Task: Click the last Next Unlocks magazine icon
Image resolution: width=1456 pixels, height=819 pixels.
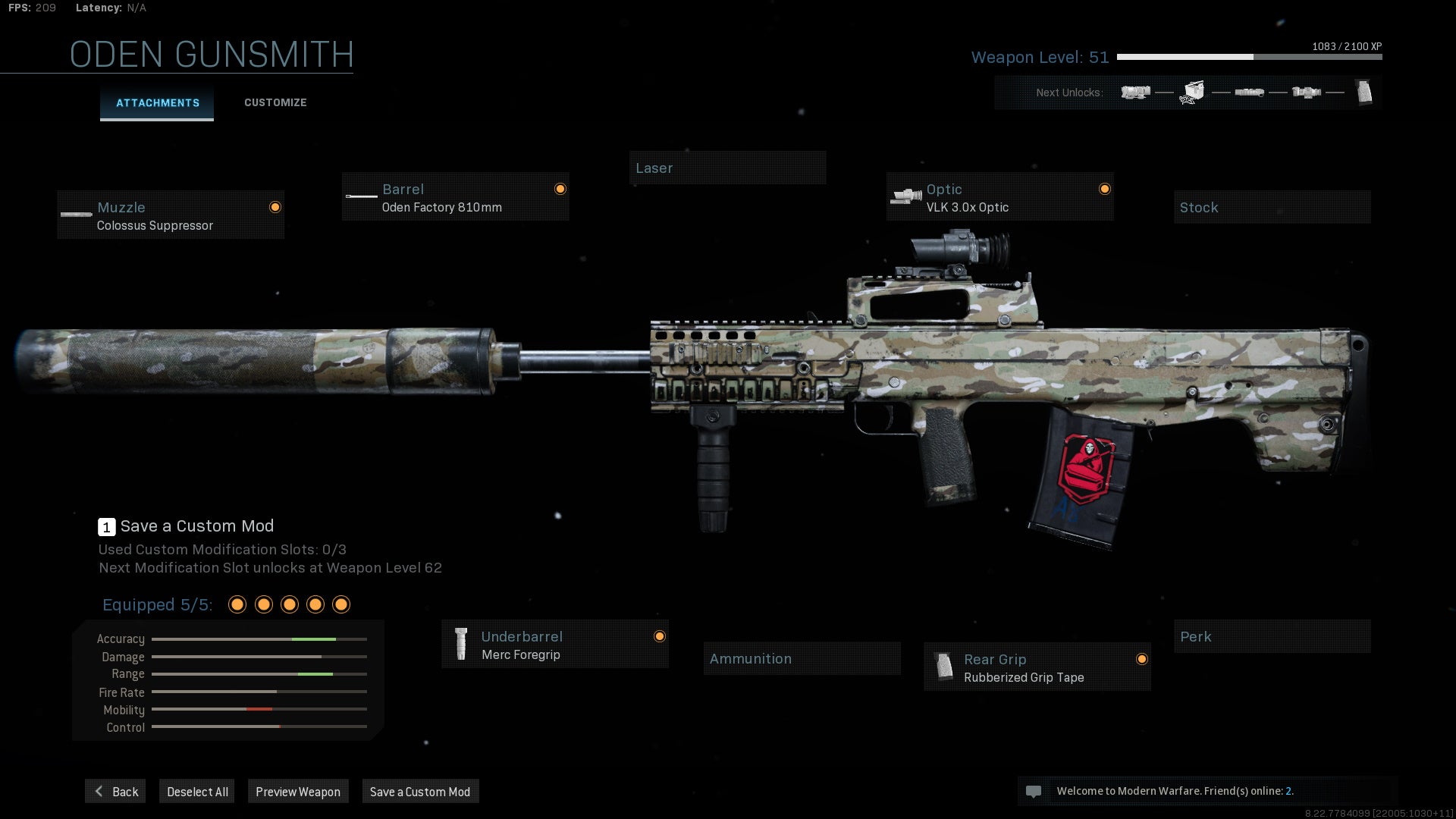Action: click(1366, 92)
